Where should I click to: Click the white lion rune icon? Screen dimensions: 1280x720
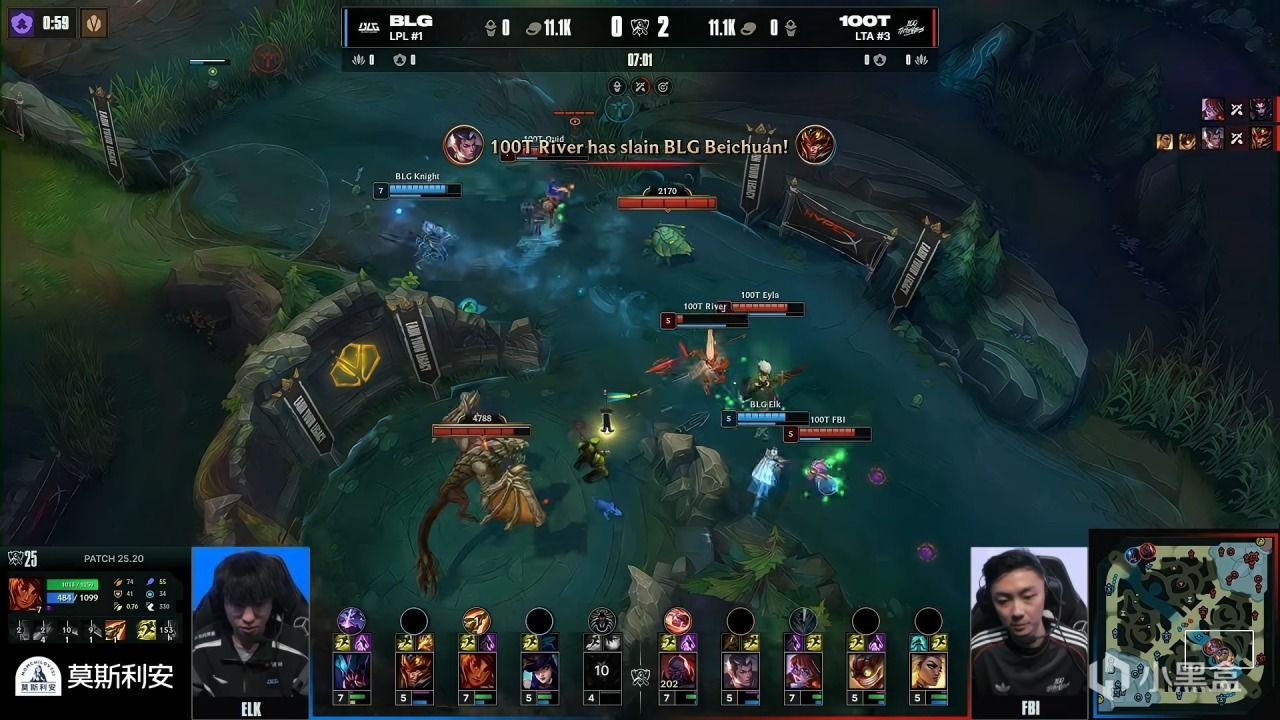click(x=602, y=621)
